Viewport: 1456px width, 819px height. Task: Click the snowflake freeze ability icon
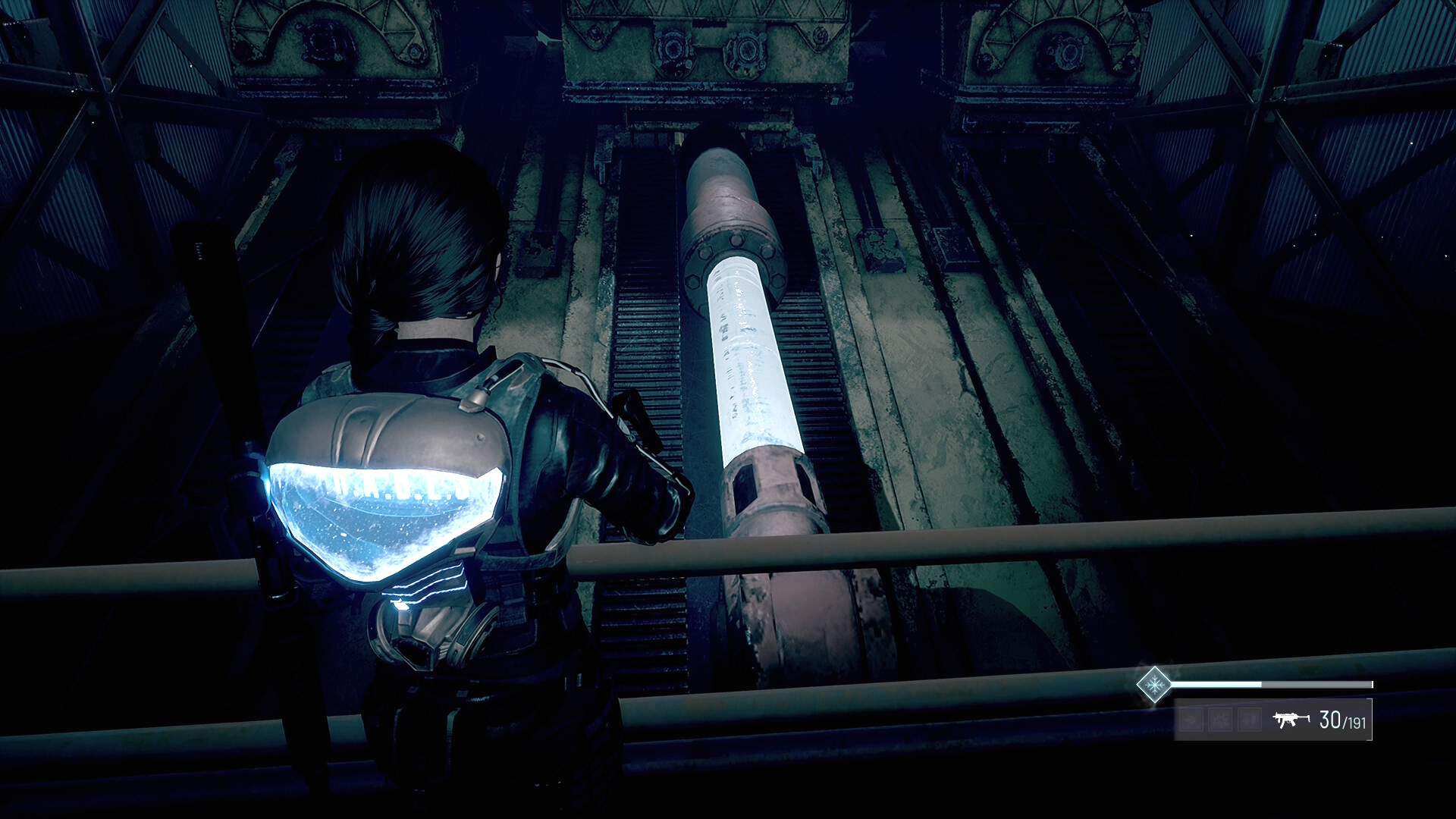1154,685
